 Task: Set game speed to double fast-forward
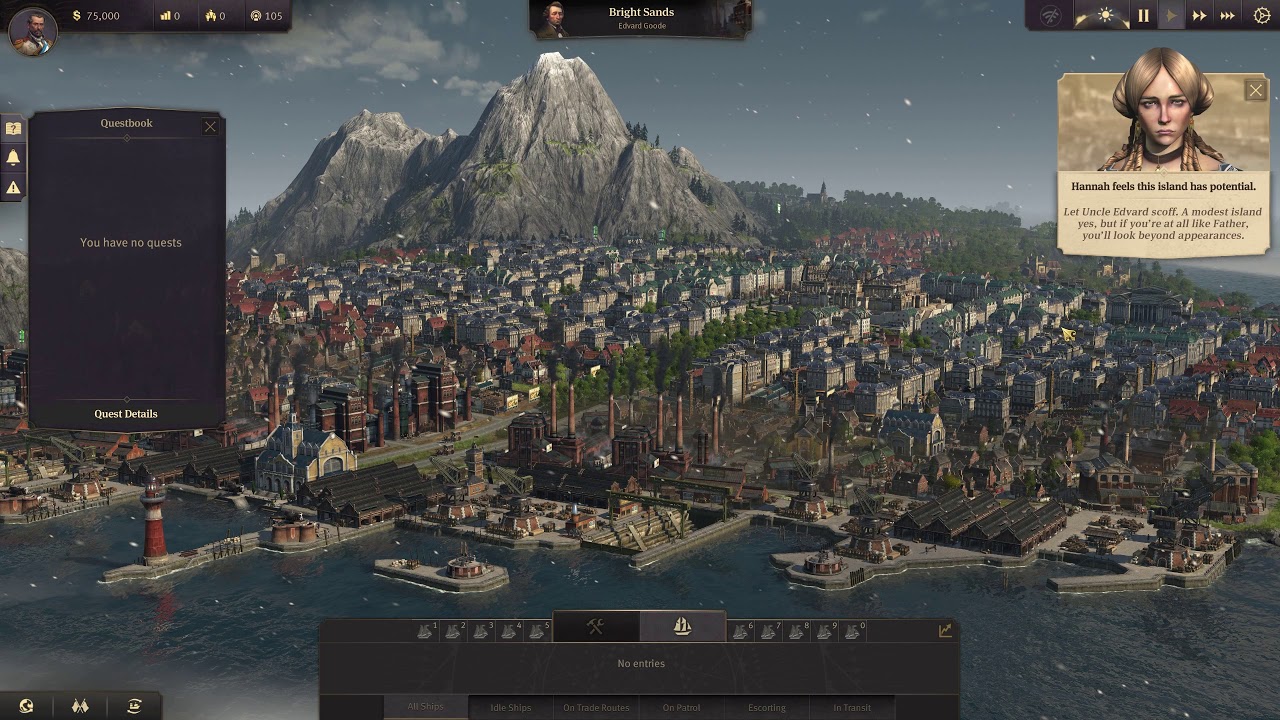tap(1199, 16)
